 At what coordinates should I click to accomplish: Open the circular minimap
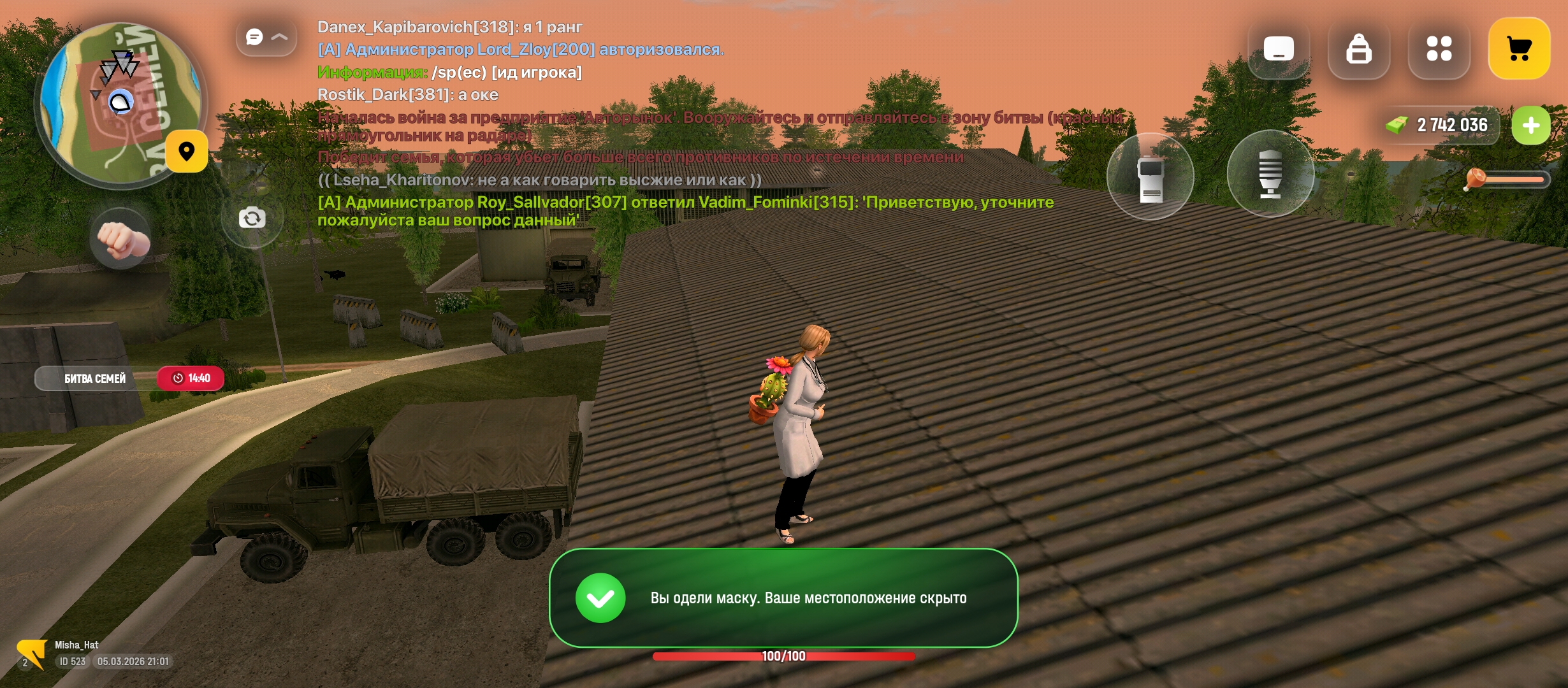[x=120, y=105]
